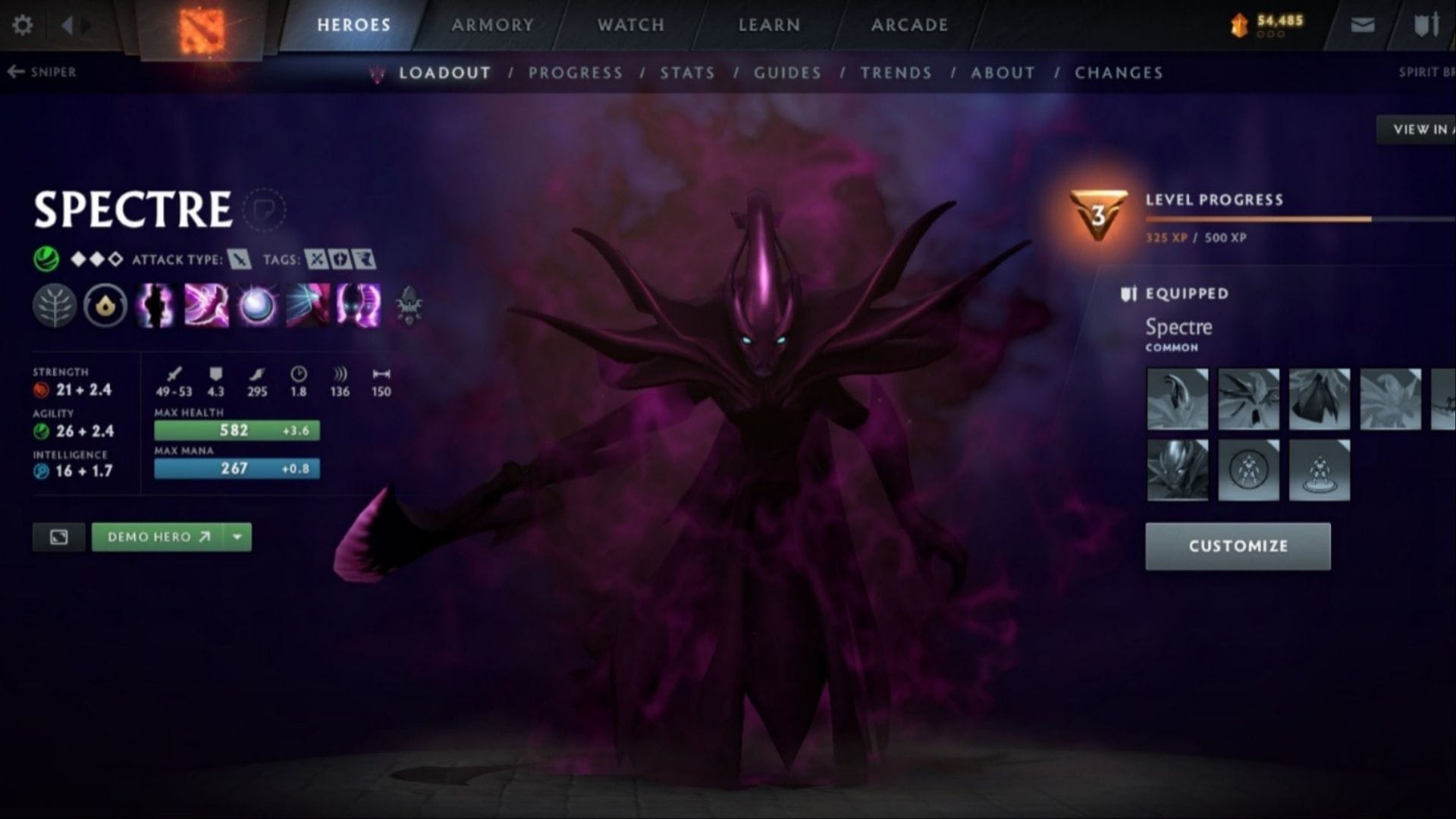Image resolution: width=1456 pixels, height=819 pixels.
Task: Open the Armory tab
Action: point(492,25)
